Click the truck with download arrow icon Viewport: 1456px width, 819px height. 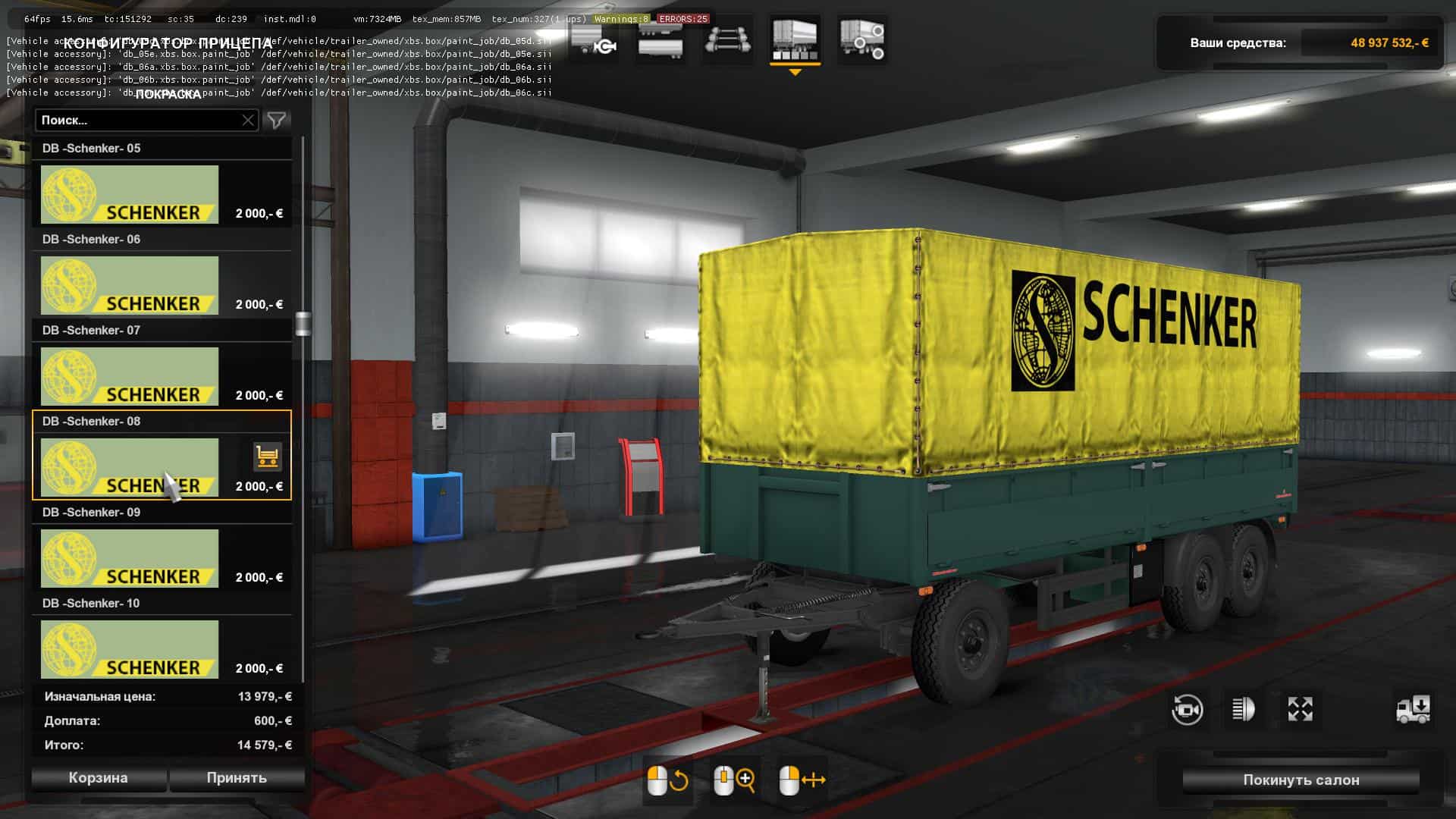click(1413, 710)
